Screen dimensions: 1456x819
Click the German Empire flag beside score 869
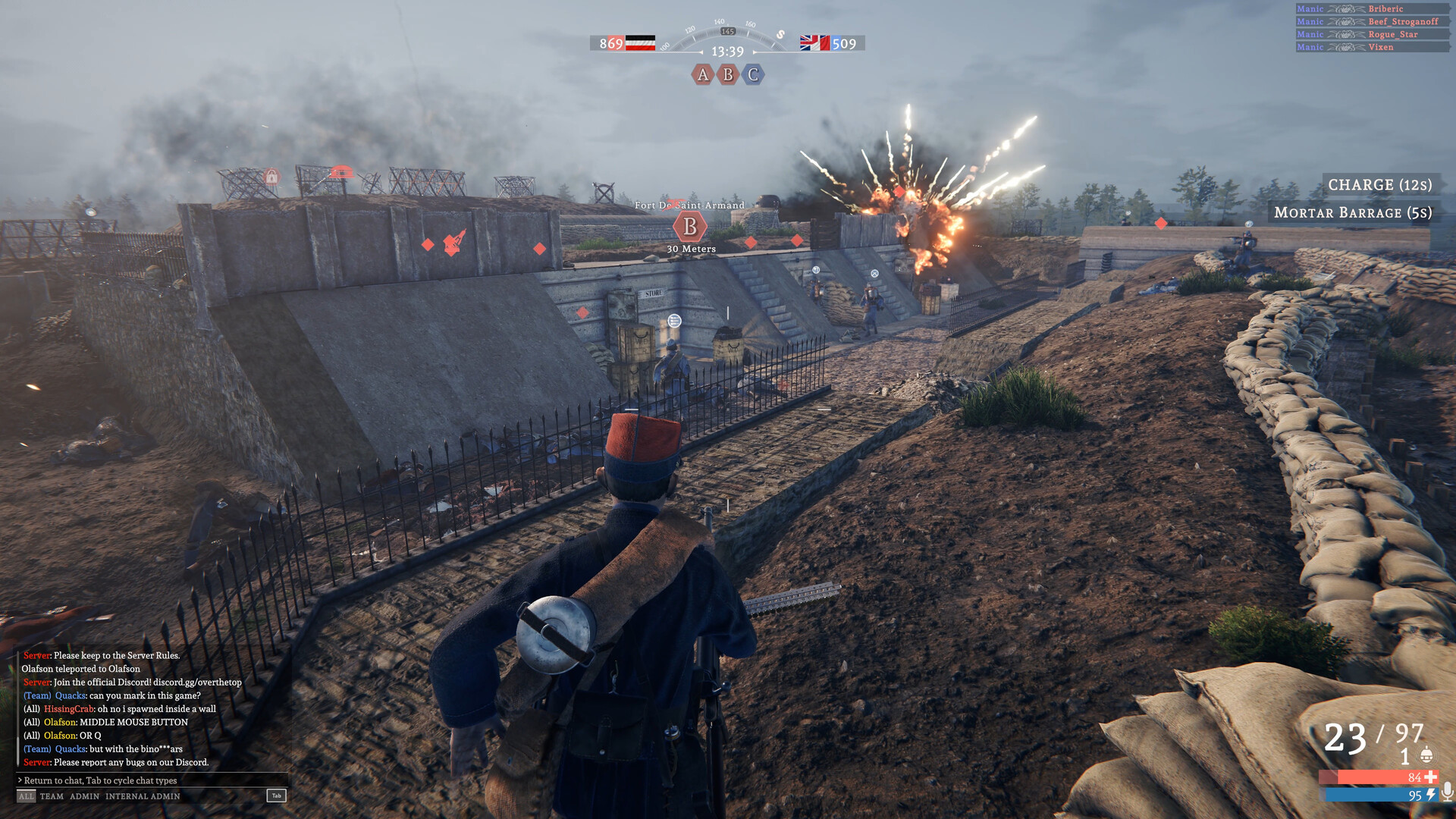(x=639, y=42)
